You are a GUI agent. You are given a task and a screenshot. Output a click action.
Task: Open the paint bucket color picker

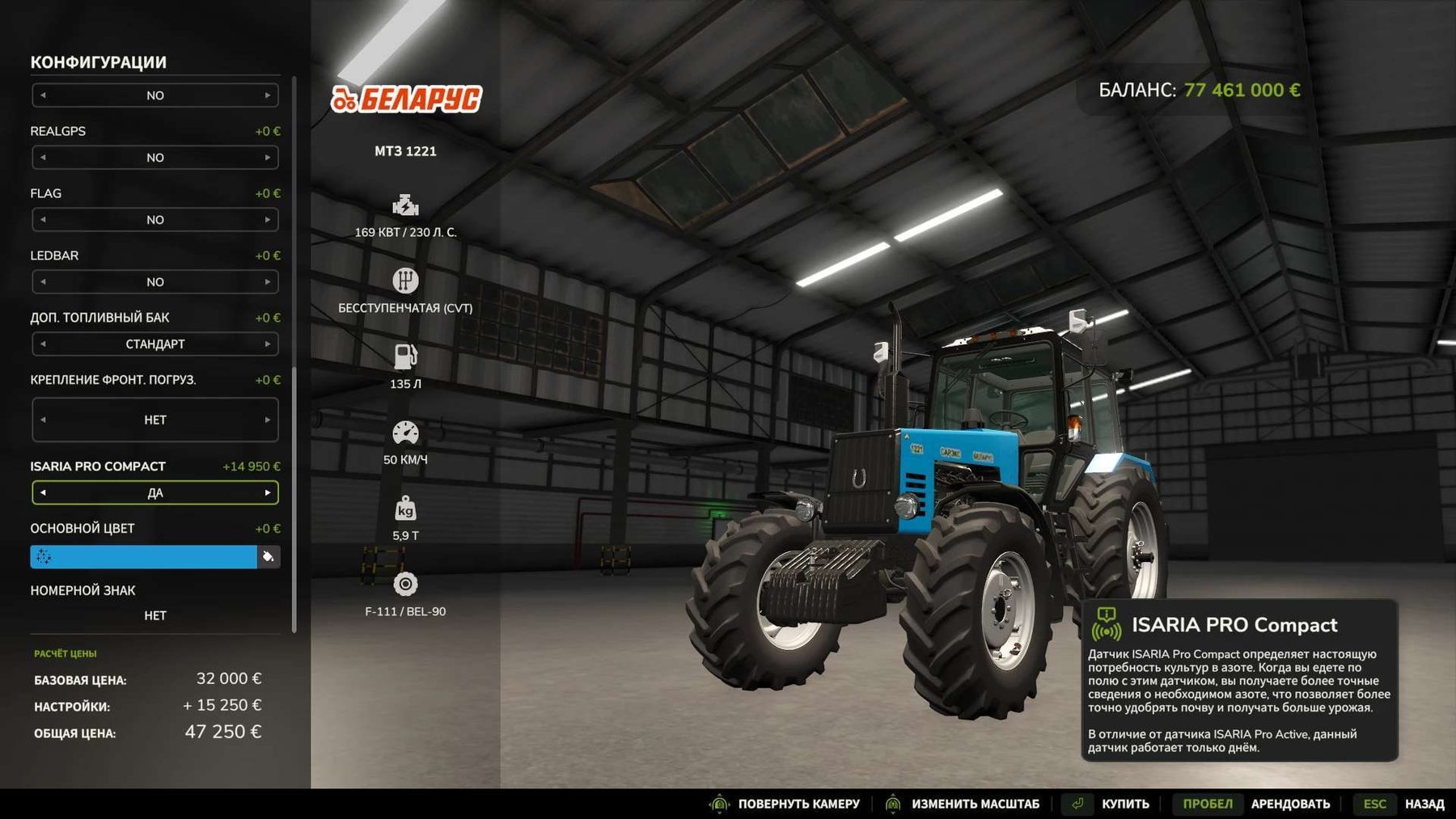coord(269,557)
